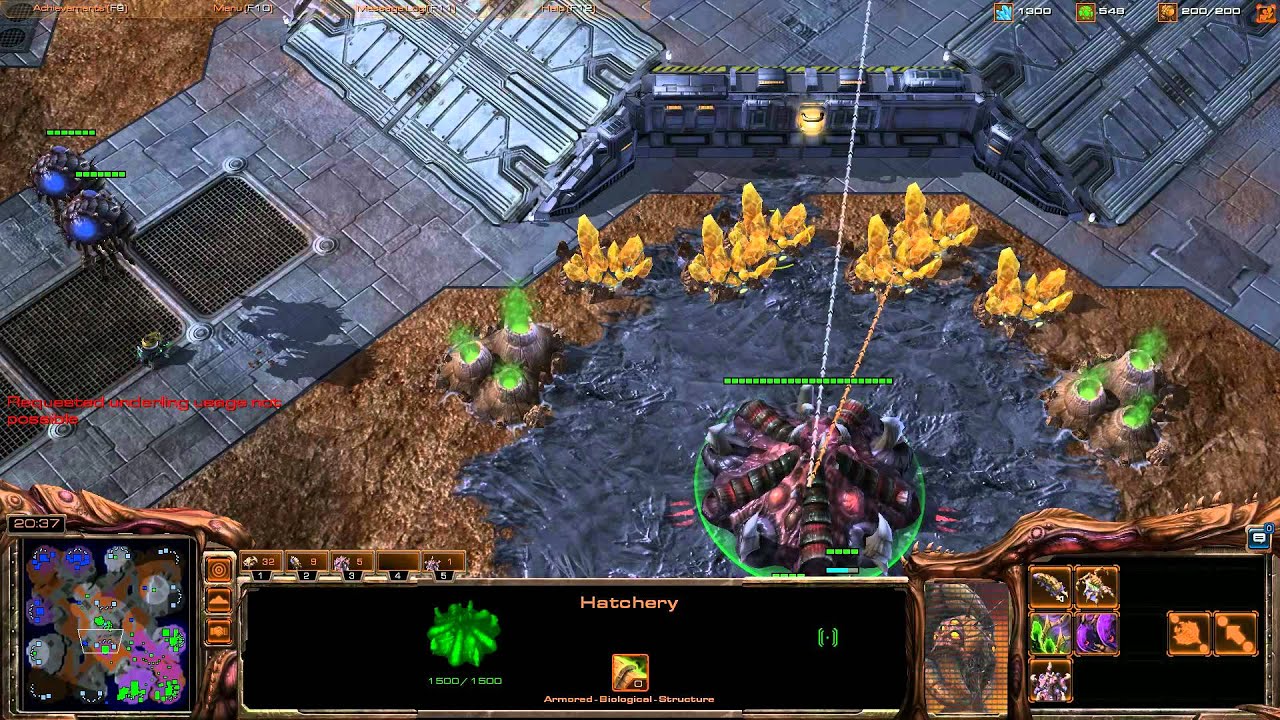
Task: Open the Message Log
Action: tap(404, 8)
